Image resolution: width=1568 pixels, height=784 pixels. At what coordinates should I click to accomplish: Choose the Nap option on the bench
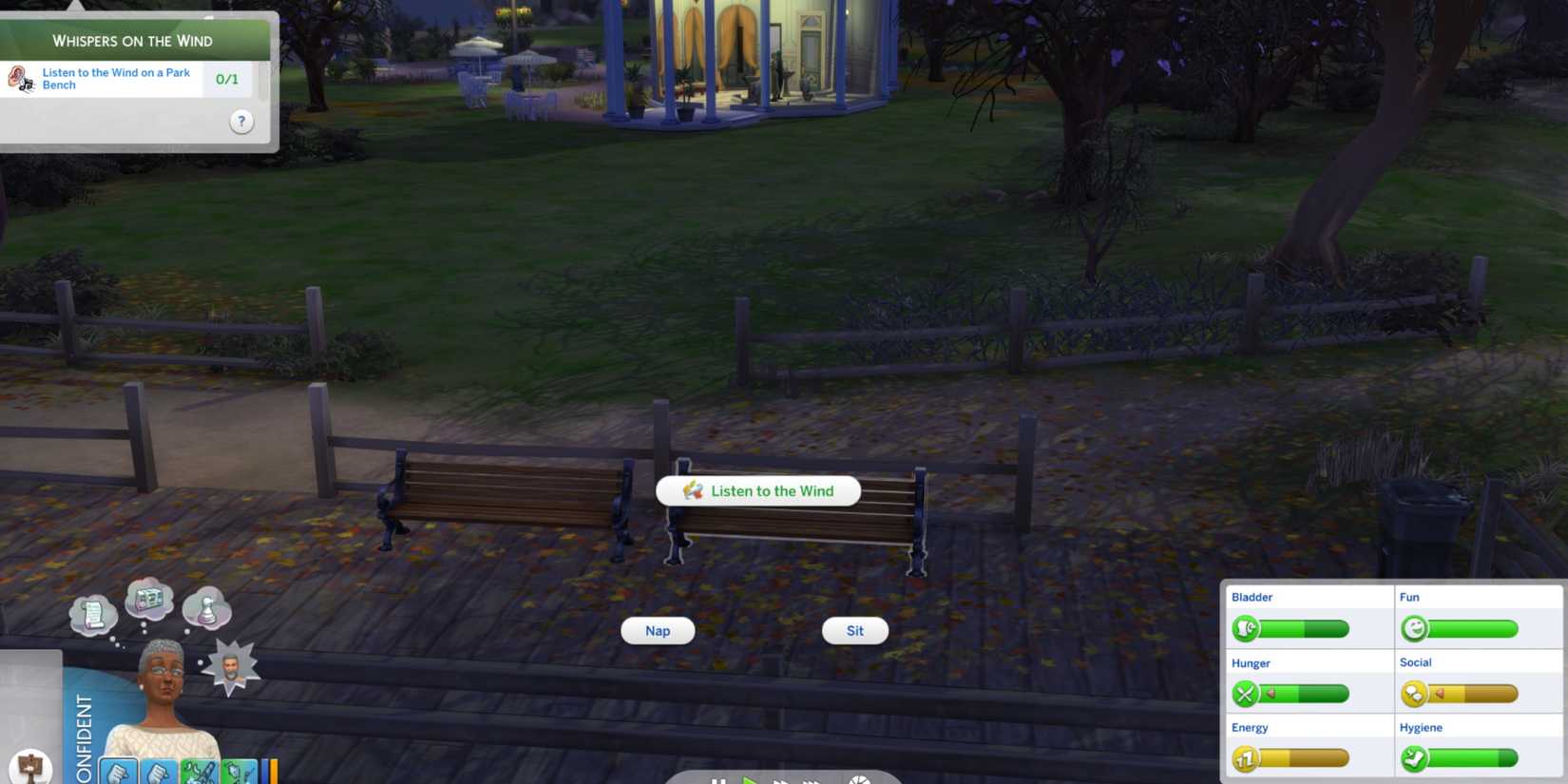[x=657, y=630]
